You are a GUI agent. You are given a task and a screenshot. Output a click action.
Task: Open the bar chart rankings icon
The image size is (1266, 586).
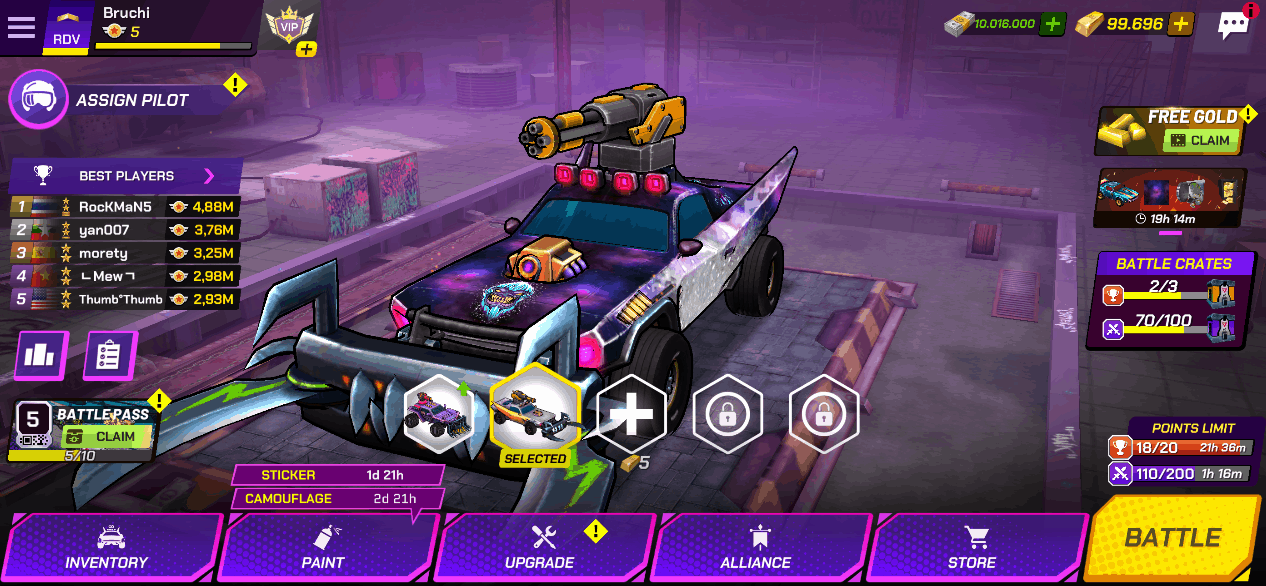tap(40, 355)
